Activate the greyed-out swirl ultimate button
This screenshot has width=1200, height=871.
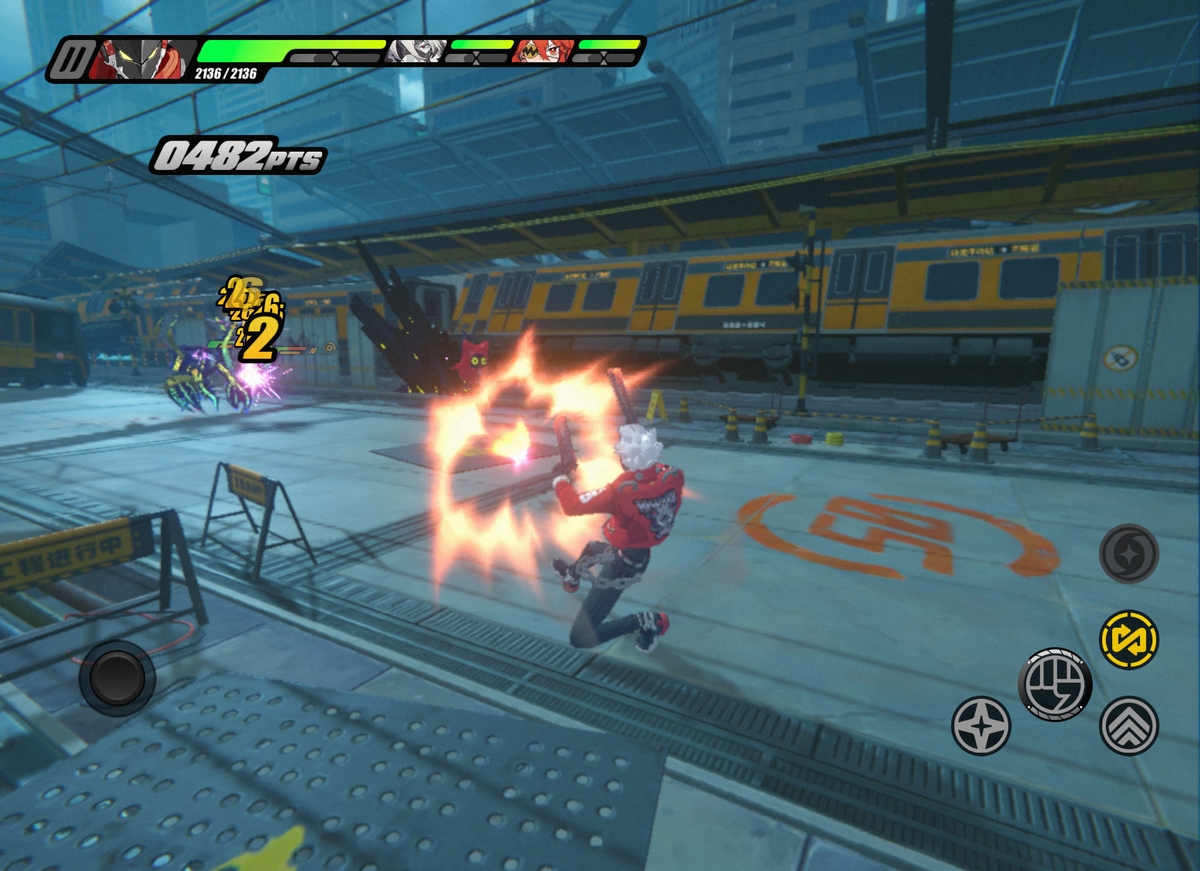click(x=1129, y=553)
